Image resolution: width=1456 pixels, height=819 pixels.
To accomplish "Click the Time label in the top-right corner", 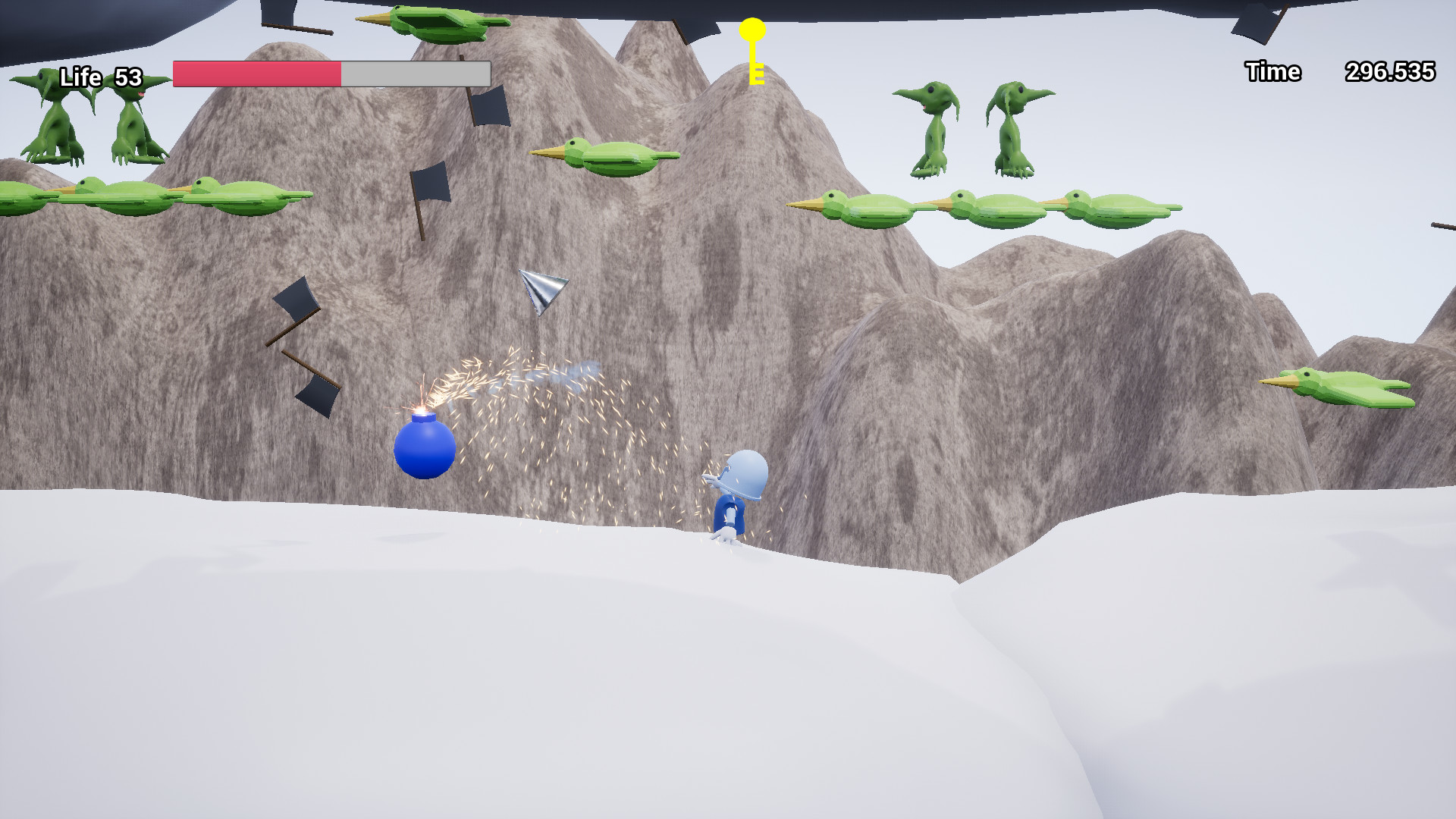I will pyautogui.click(x=1272, y=72).
